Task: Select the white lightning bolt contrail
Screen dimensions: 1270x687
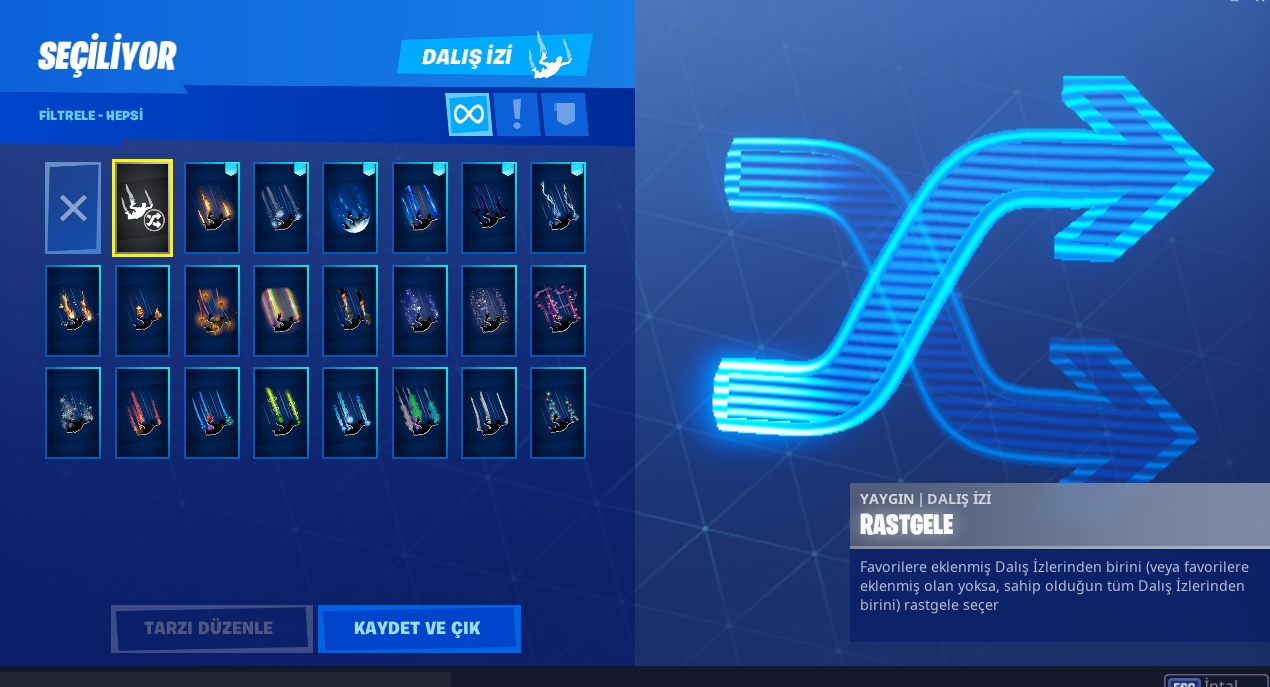Action: 558,208
